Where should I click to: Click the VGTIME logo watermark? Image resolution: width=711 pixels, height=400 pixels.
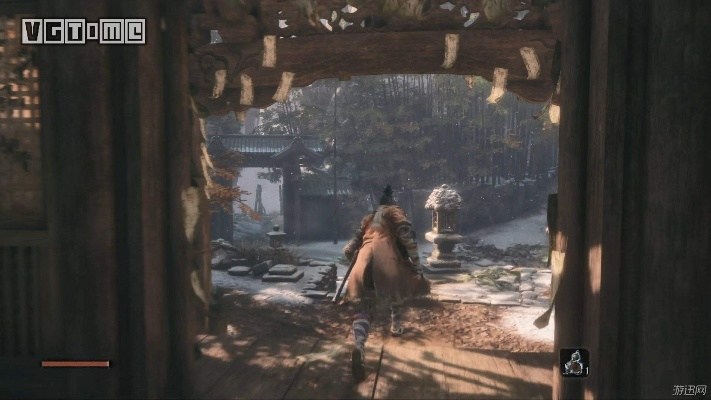click(x=83, y=31)
